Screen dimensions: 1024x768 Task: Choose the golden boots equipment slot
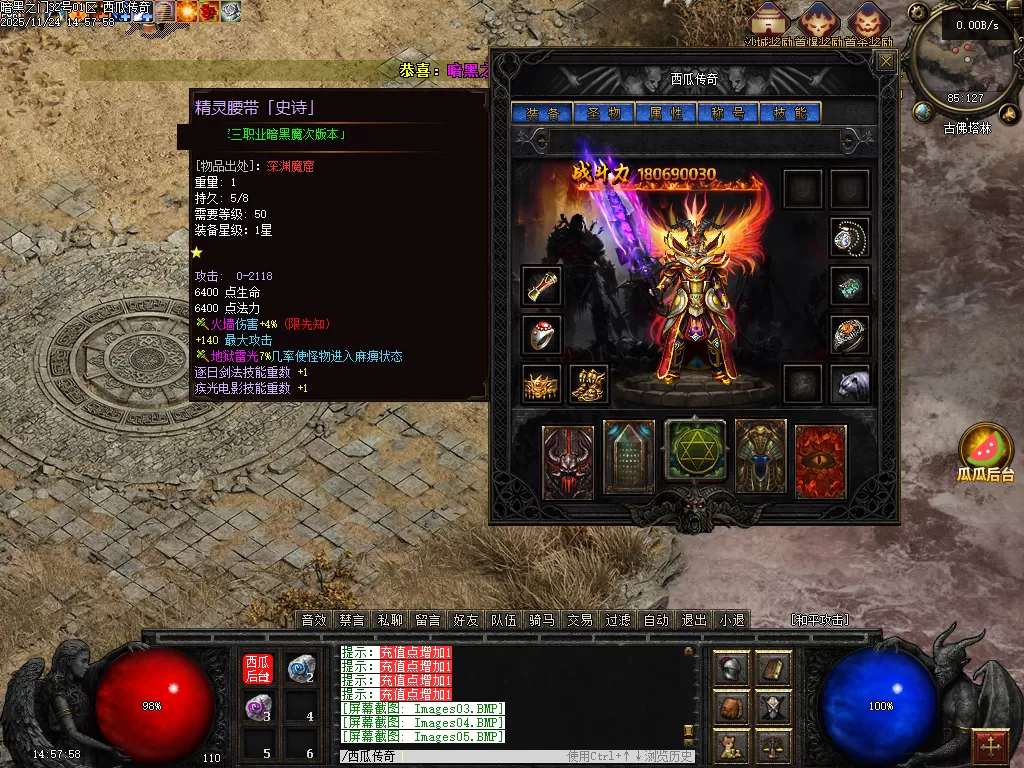(589, 384)
